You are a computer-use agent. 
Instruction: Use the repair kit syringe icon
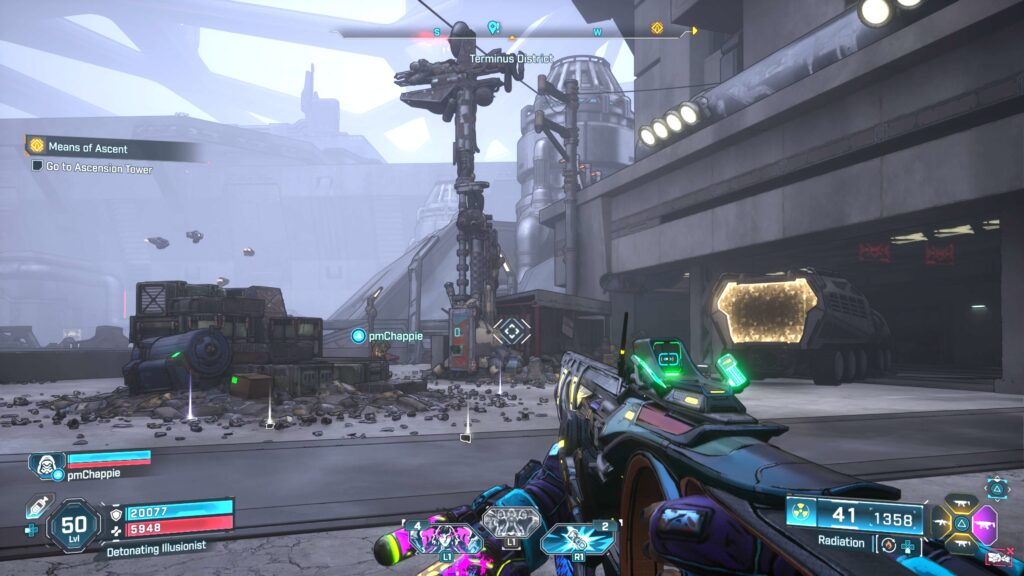36,505
